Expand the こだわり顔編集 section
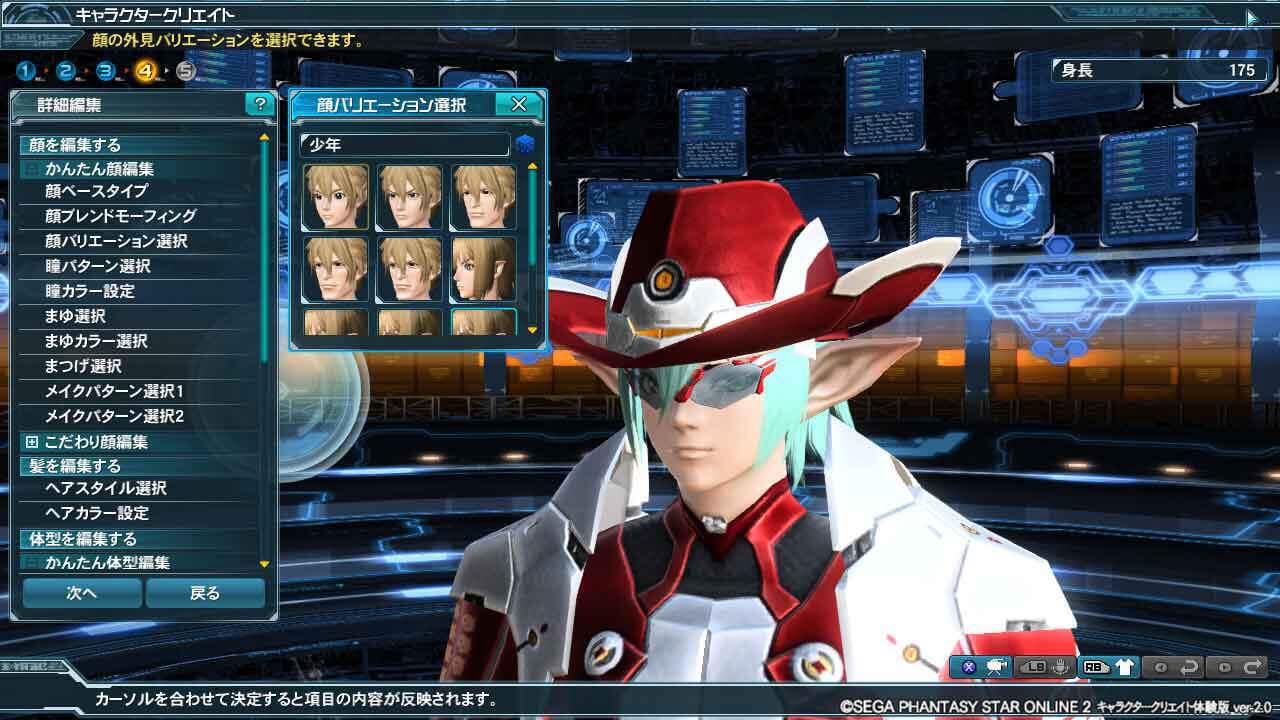Viewport: 1280px width, 720px height. tap(32, 442)
